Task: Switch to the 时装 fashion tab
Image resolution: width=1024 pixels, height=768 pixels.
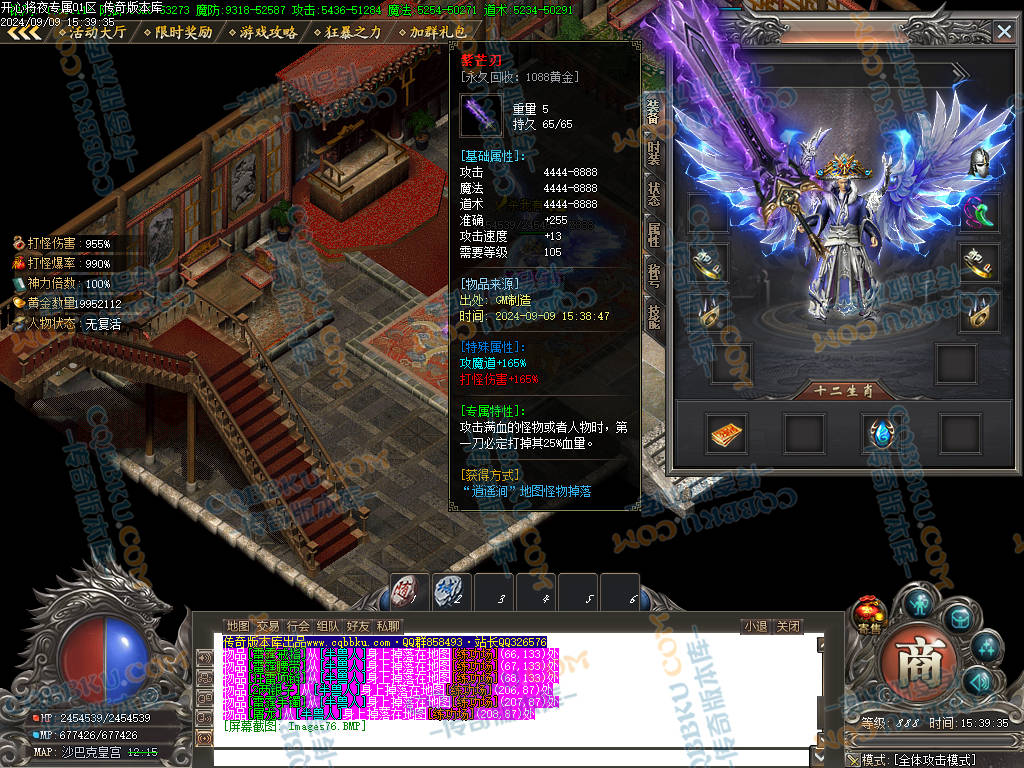Action: click(x=653, y=152)
